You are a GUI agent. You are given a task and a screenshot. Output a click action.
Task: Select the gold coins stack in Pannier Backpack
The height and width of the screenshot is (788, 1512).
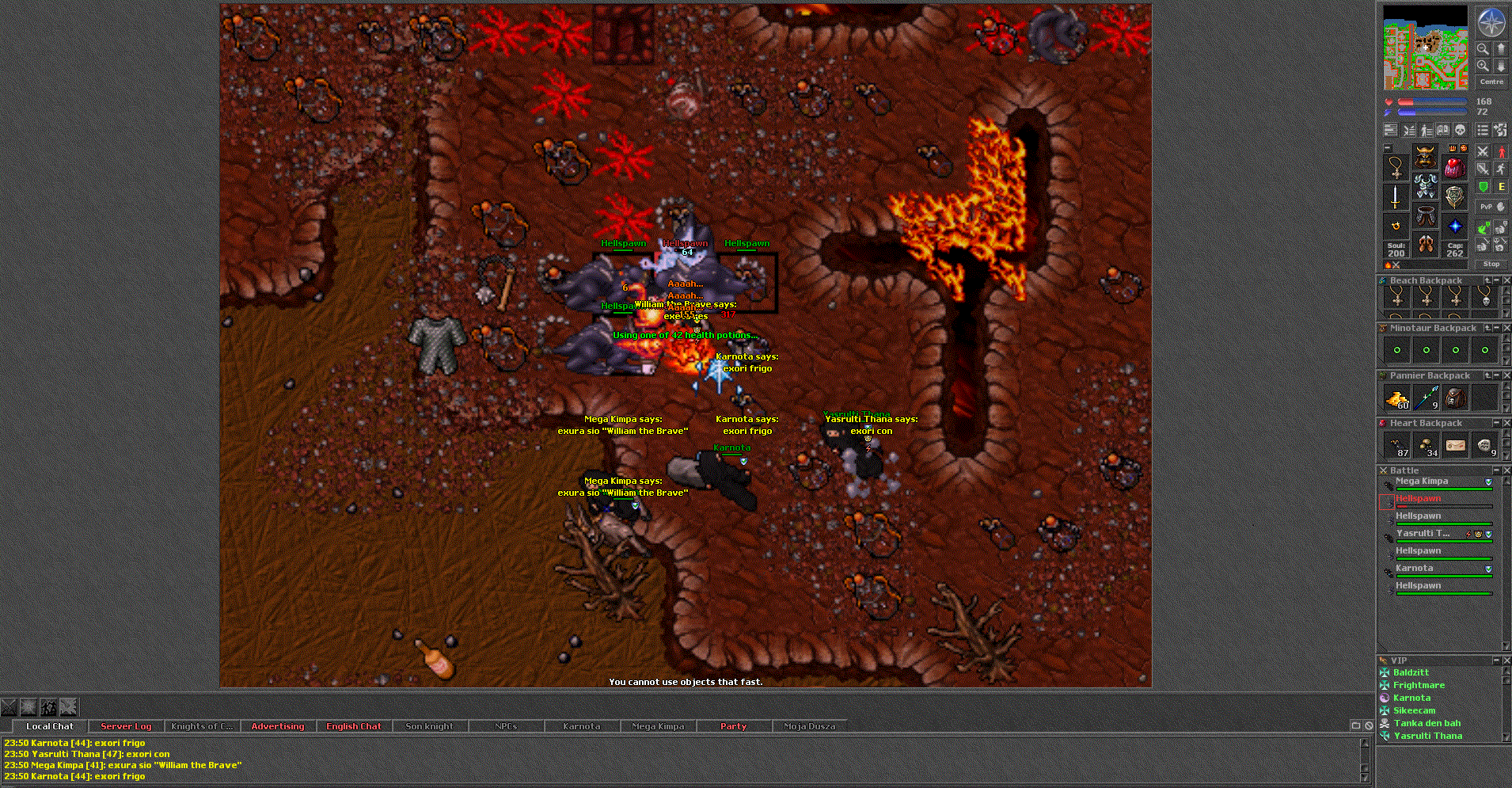click(1397, 398)
